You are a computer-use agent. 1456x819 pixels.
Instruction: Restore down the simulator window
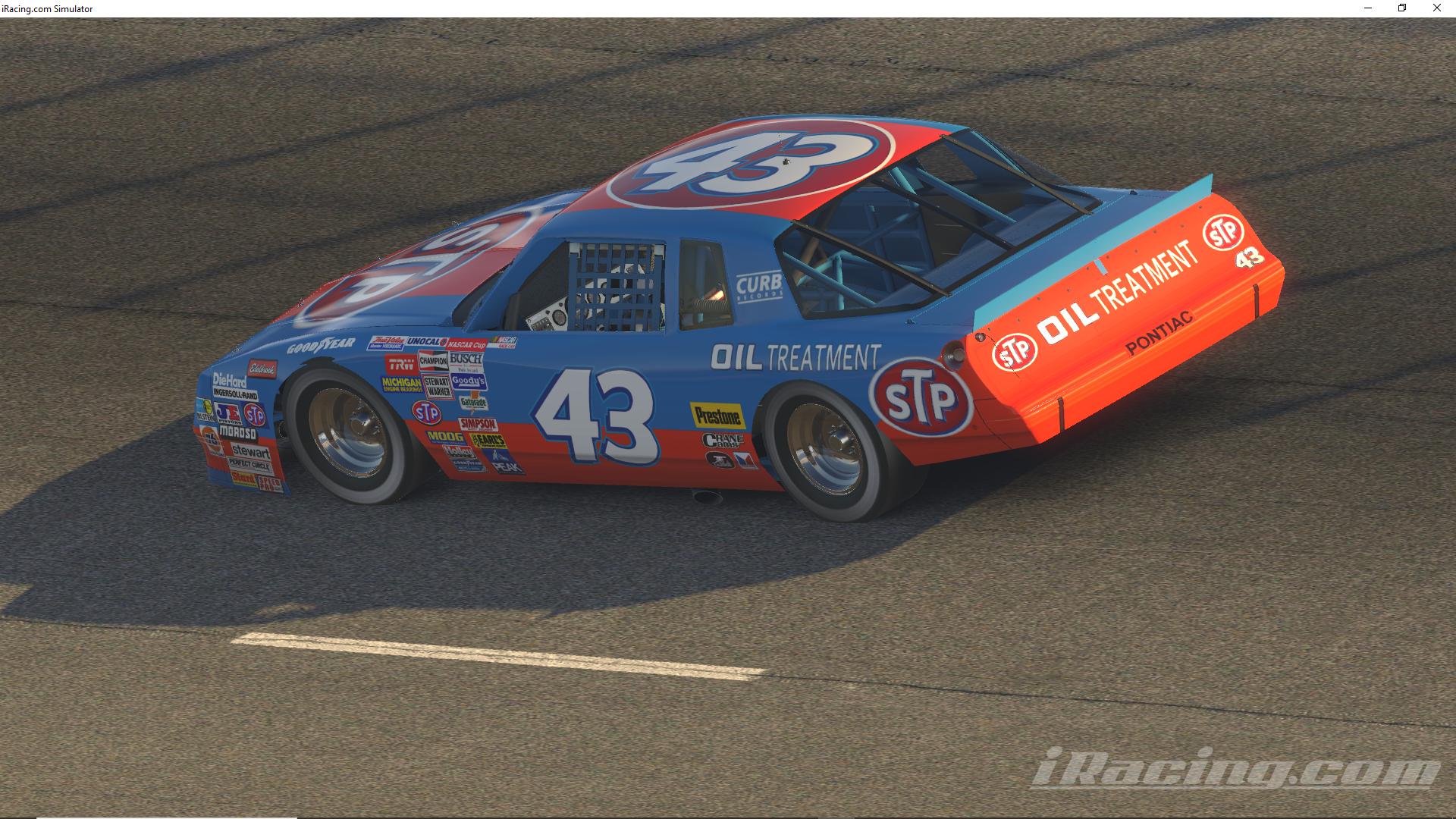(1401, 8)
